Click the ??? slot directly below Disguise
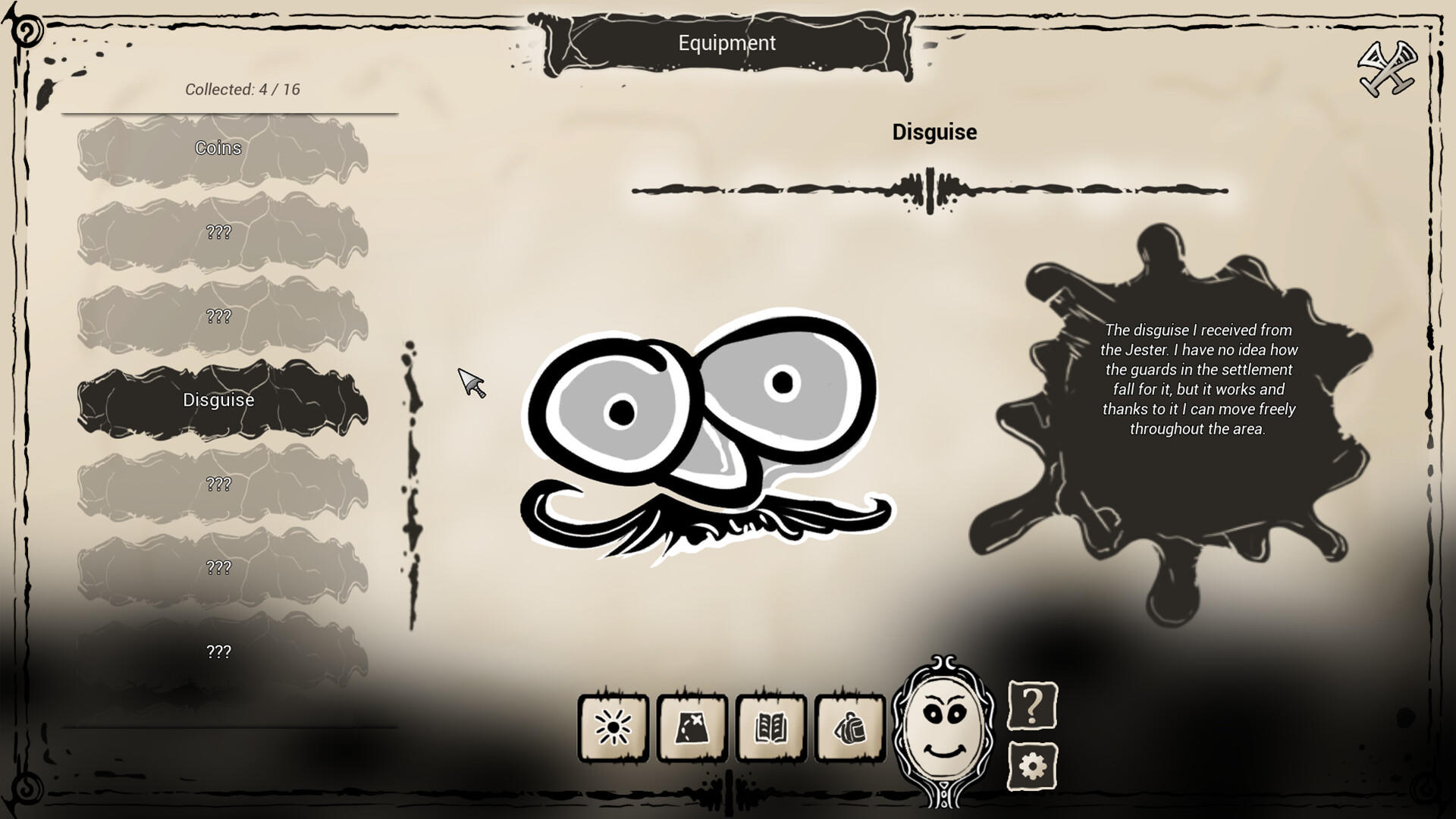Screen dimensions: 1456x819 (218, 483)
